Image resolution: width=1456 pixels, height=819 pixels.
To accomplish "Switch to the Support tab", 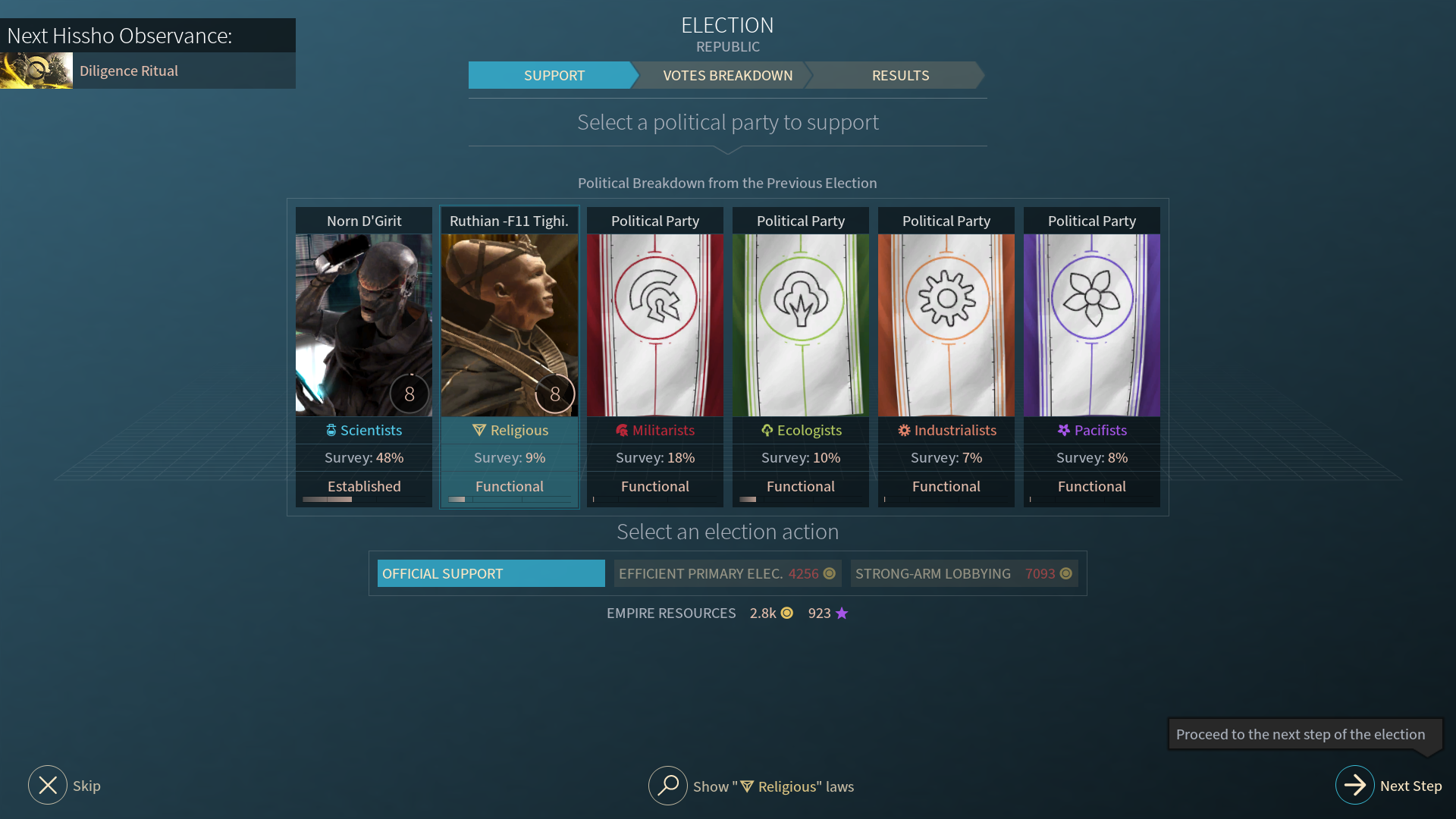I will (553, 75).
